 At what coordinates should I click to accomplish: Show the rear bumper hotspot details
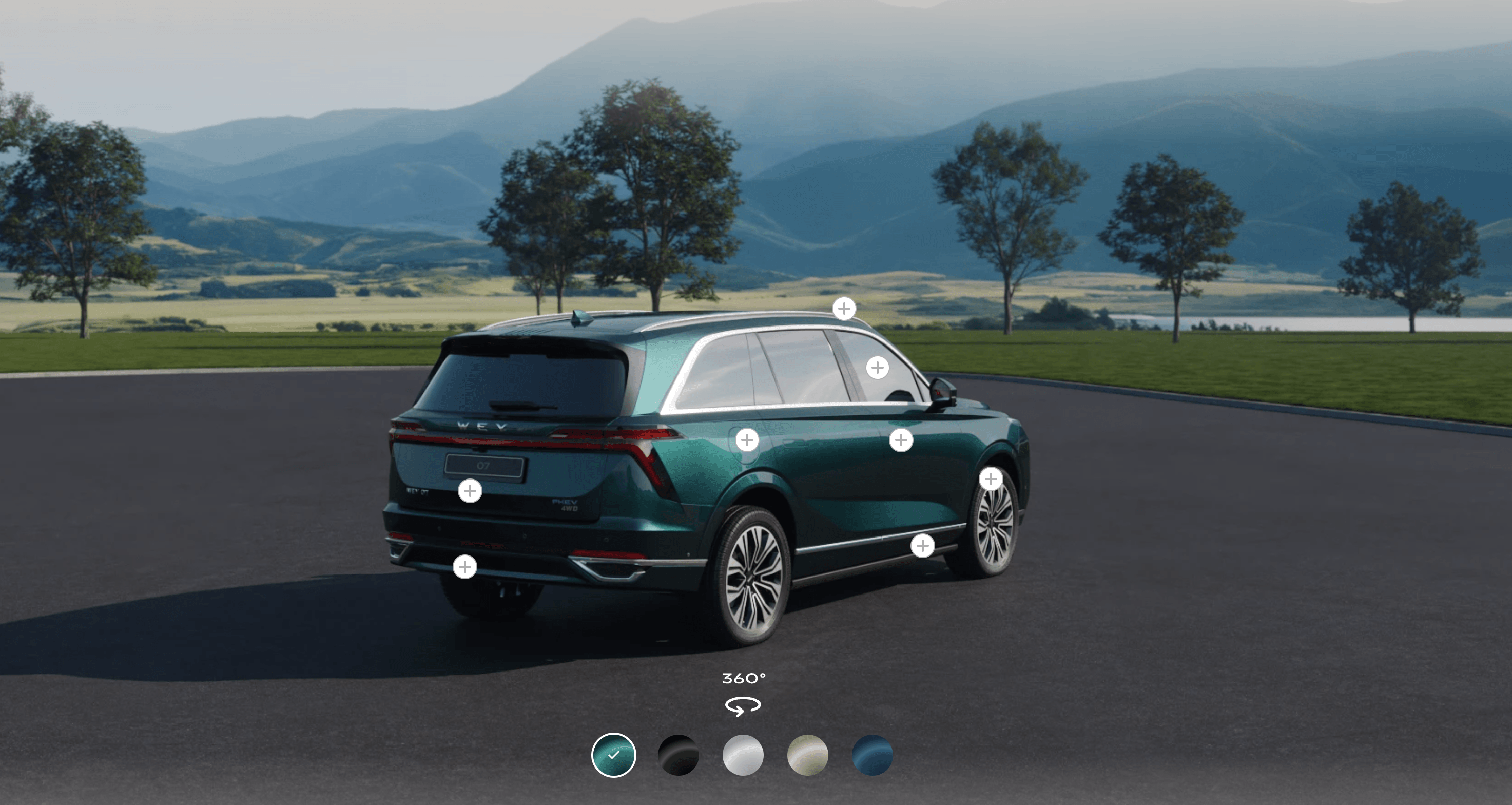[x=465, y=567]
